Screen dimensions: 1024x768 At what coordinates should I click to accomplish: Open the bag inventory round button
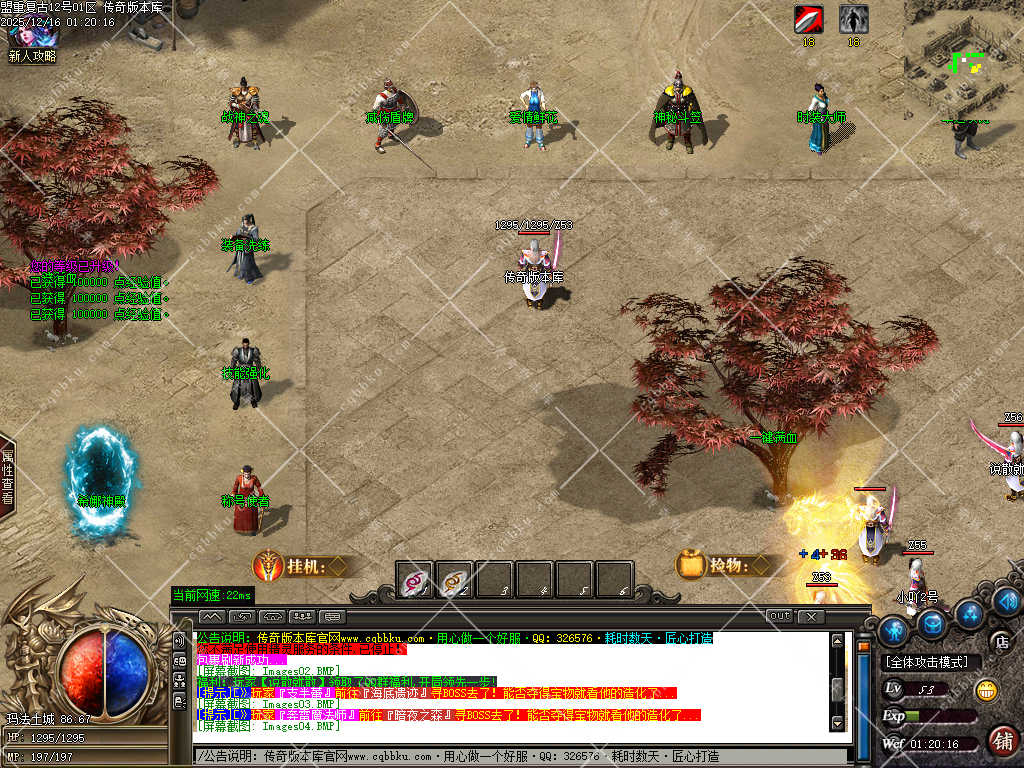(x=933, y=624)
